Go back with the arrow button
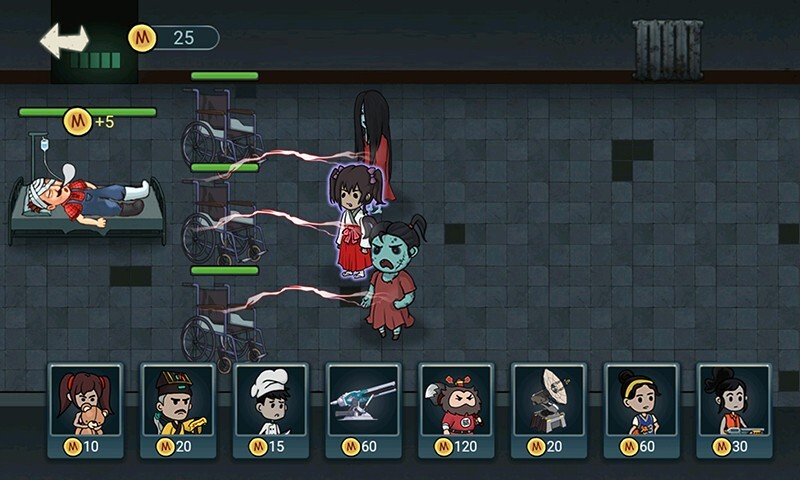The height and width of the screenshot is (480, 800). tap(64, 40)
